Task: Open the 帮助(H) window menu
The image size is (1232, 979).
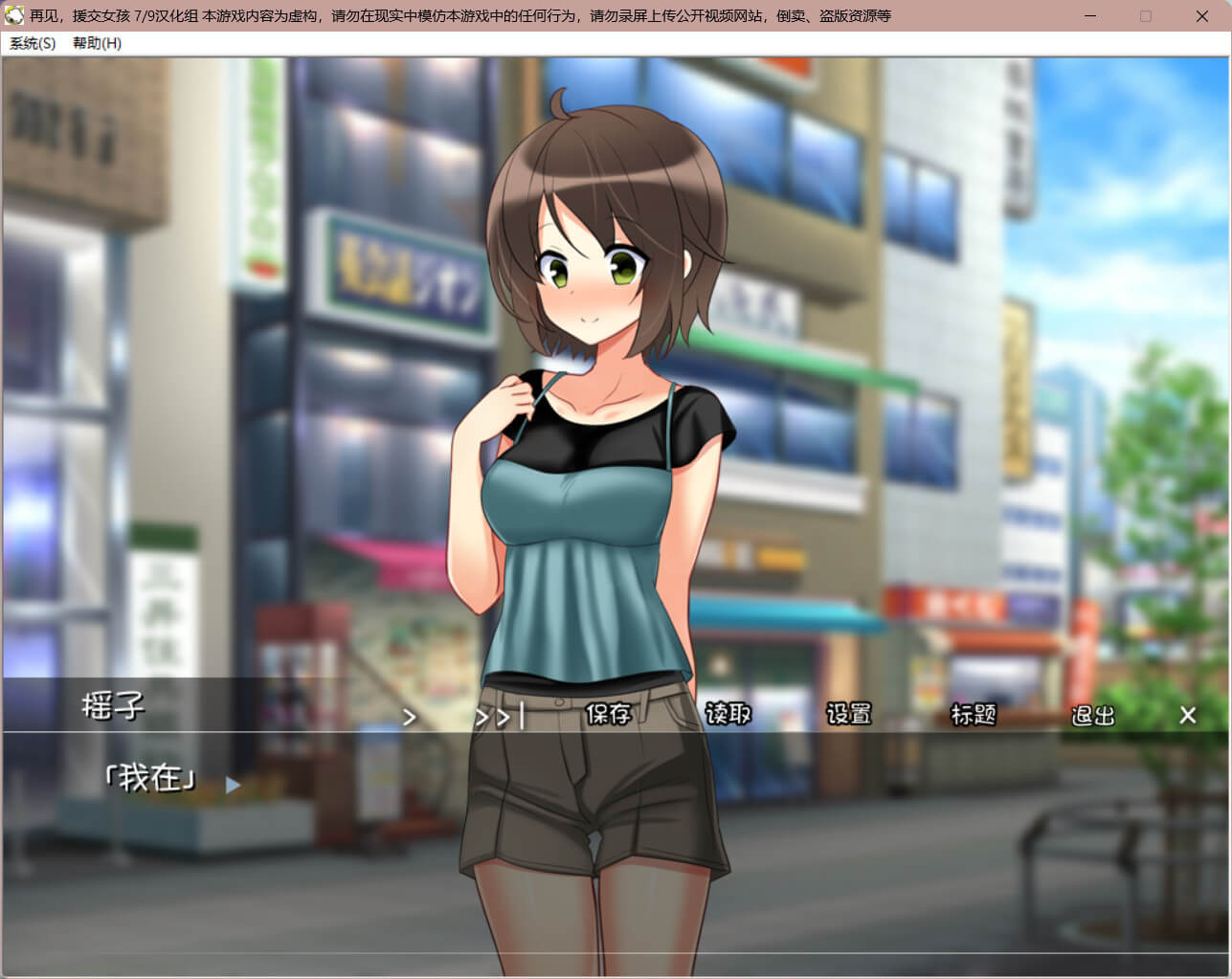Action: click(97, 43)
